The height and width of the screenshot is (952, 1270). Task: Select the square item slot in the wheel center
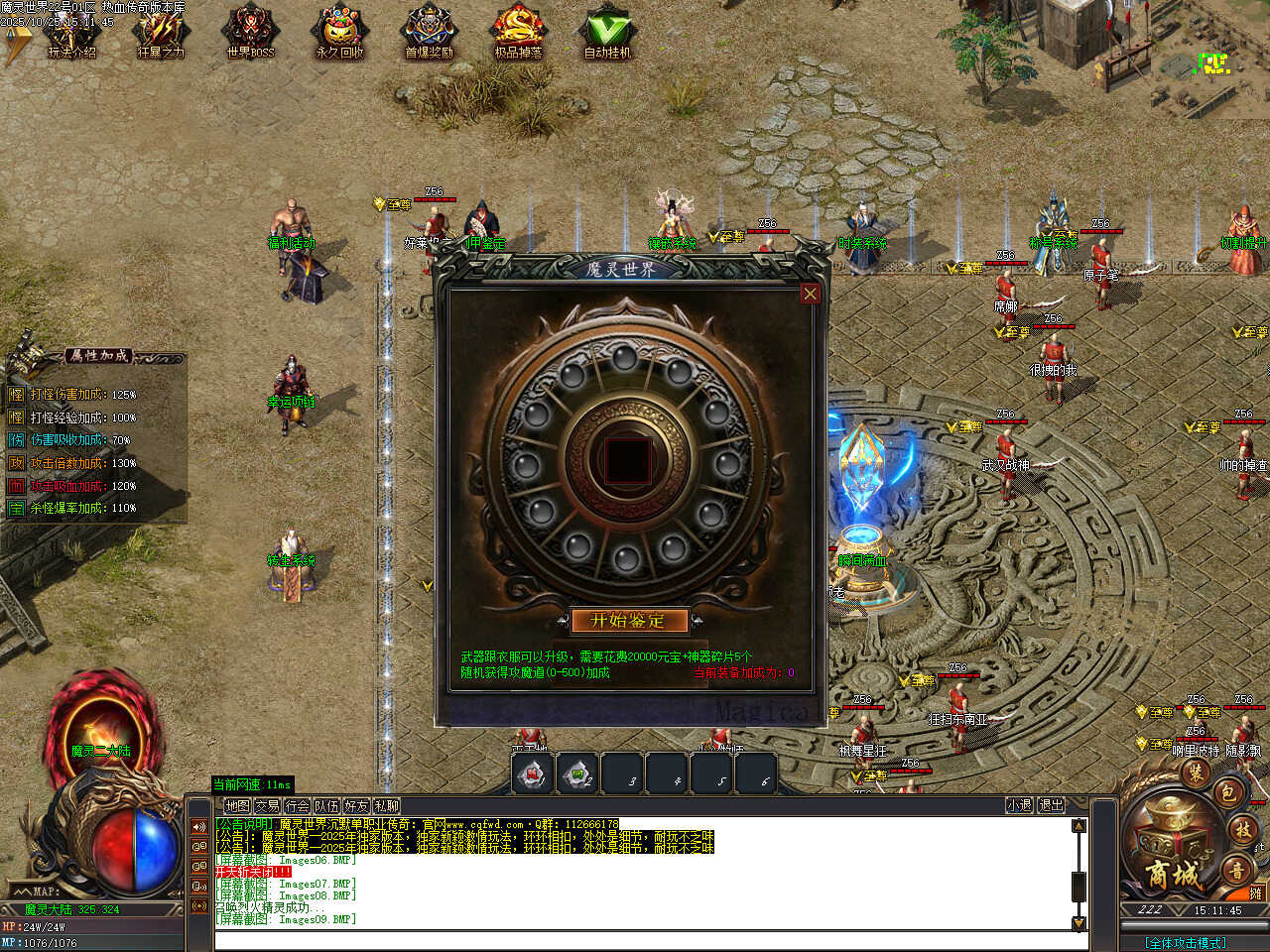point(628,461)
